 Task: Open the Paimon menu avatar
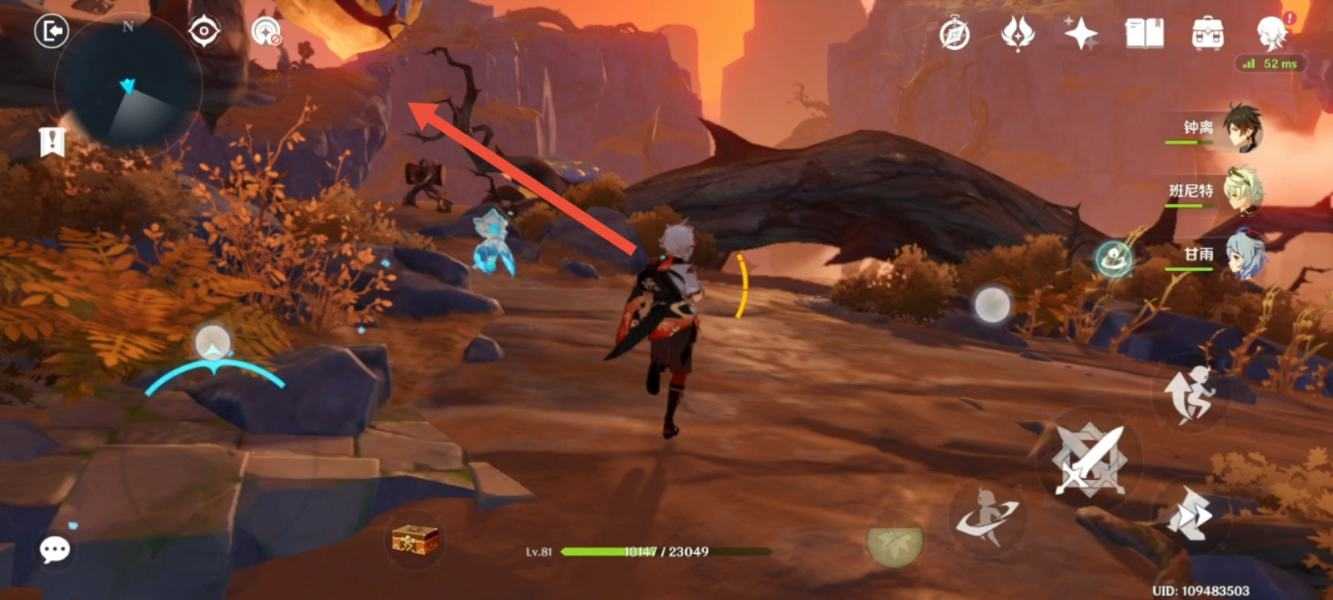1272,32
